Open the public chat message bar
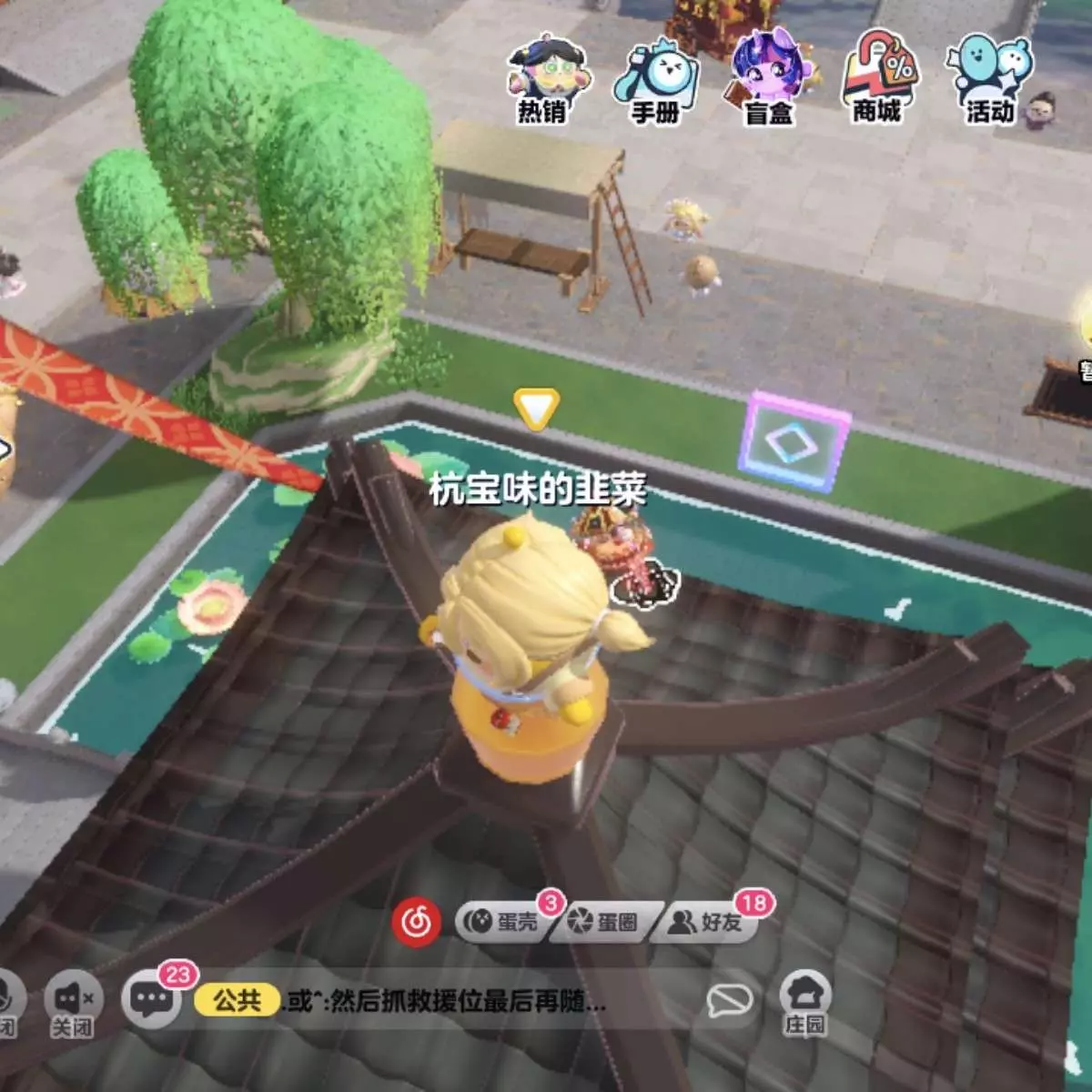Screen dimensions: 1092x1092 446,1002
